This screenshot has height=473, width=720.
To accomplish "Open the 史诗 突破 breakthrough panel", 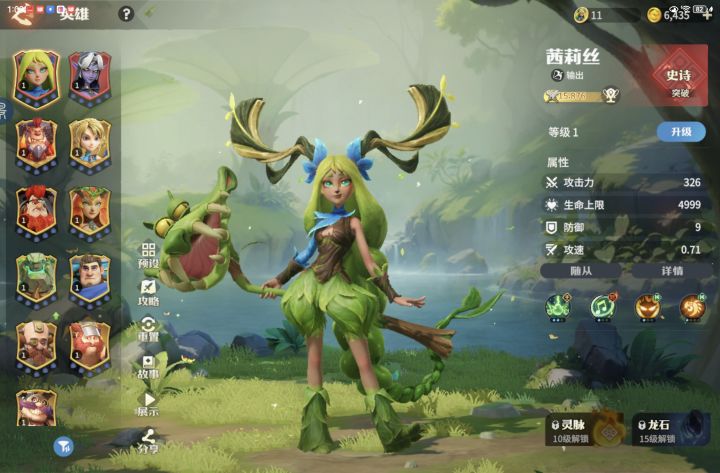I will [680, 78].
